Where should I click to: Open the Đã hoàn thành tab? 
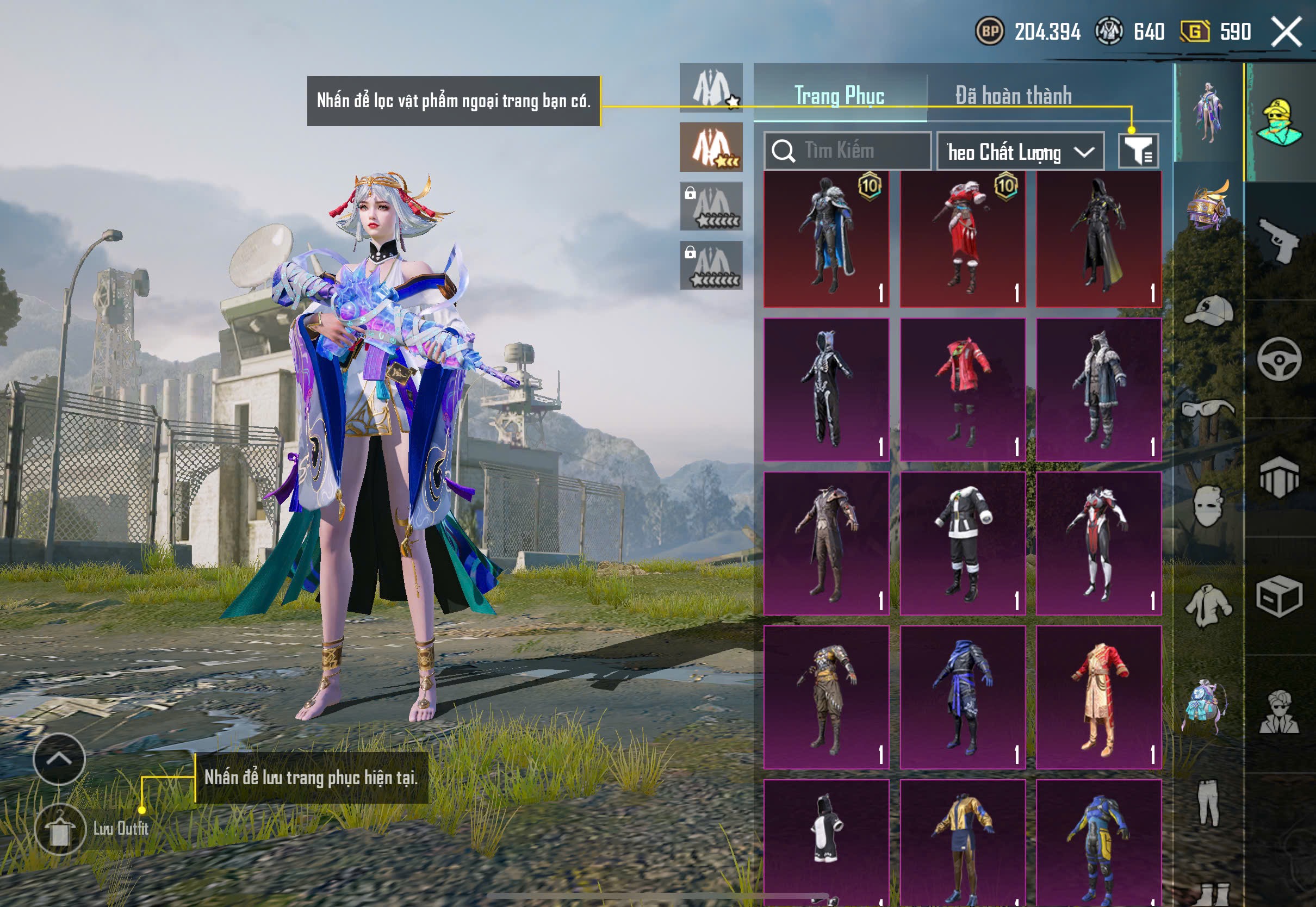click(x=1014, y=96)
